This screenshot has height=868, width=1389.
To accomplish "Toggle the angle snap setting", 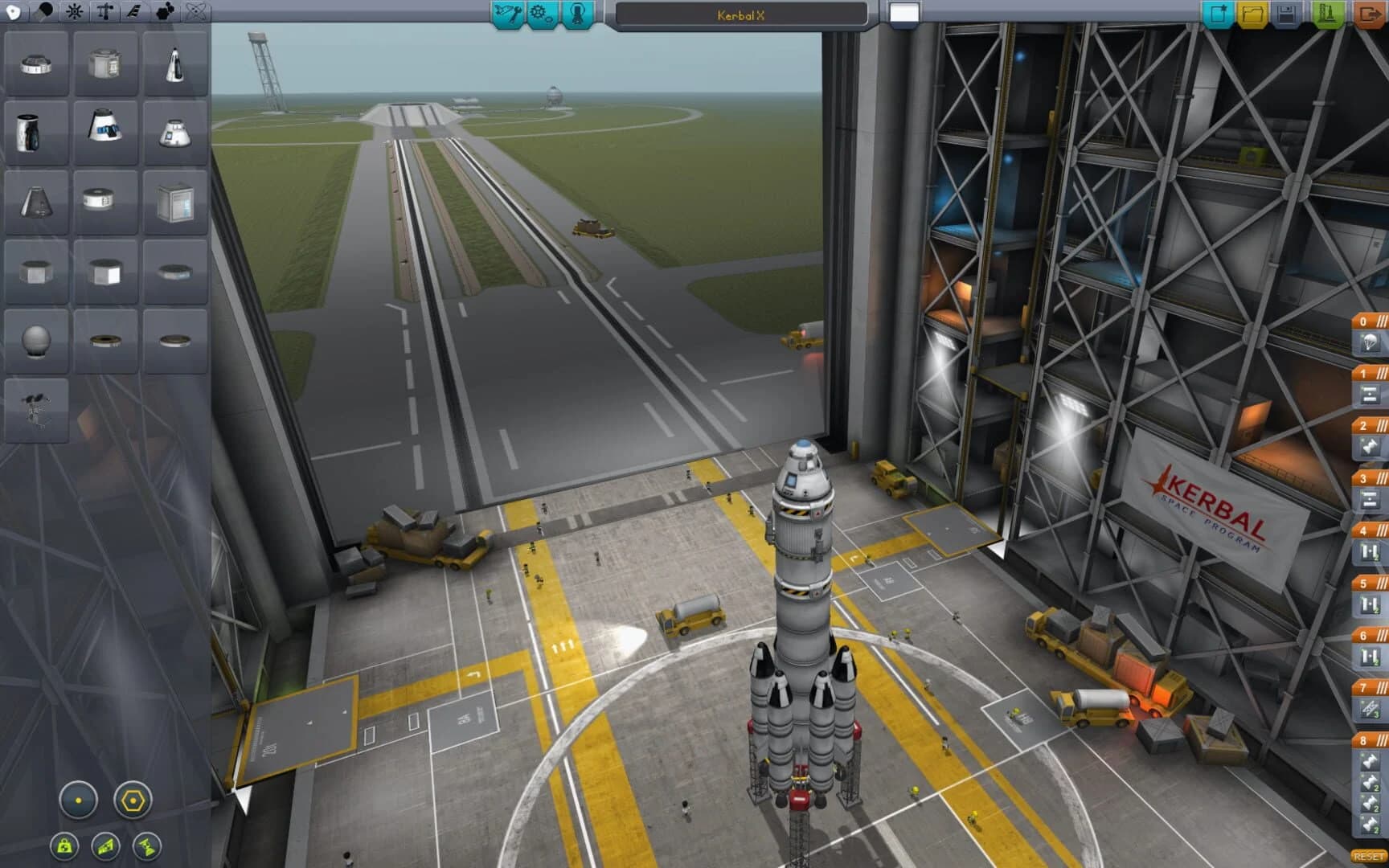I will pyautogui.click(x=134, y=800).
